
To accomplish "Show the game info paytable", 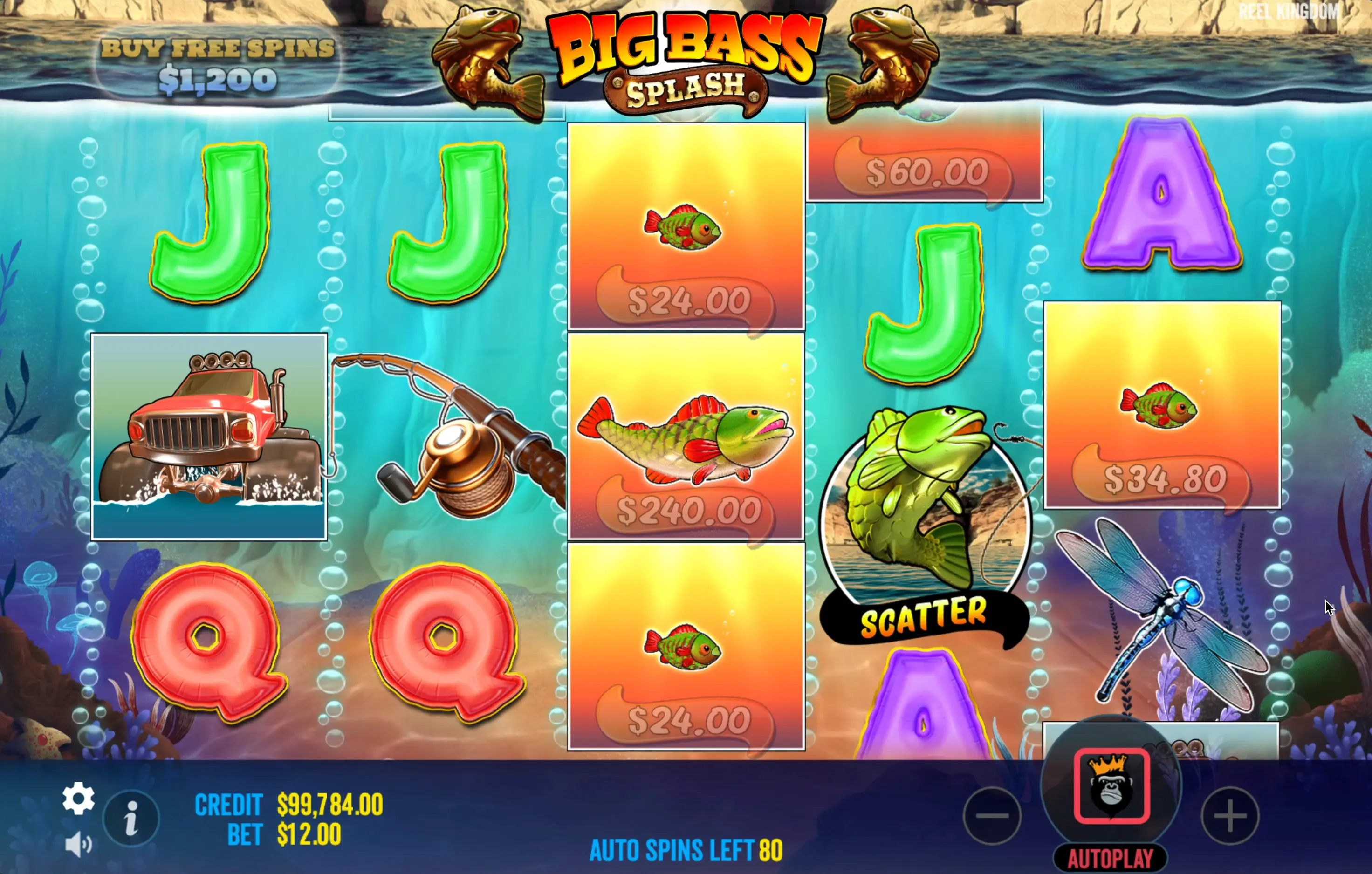I will [131, 819].
